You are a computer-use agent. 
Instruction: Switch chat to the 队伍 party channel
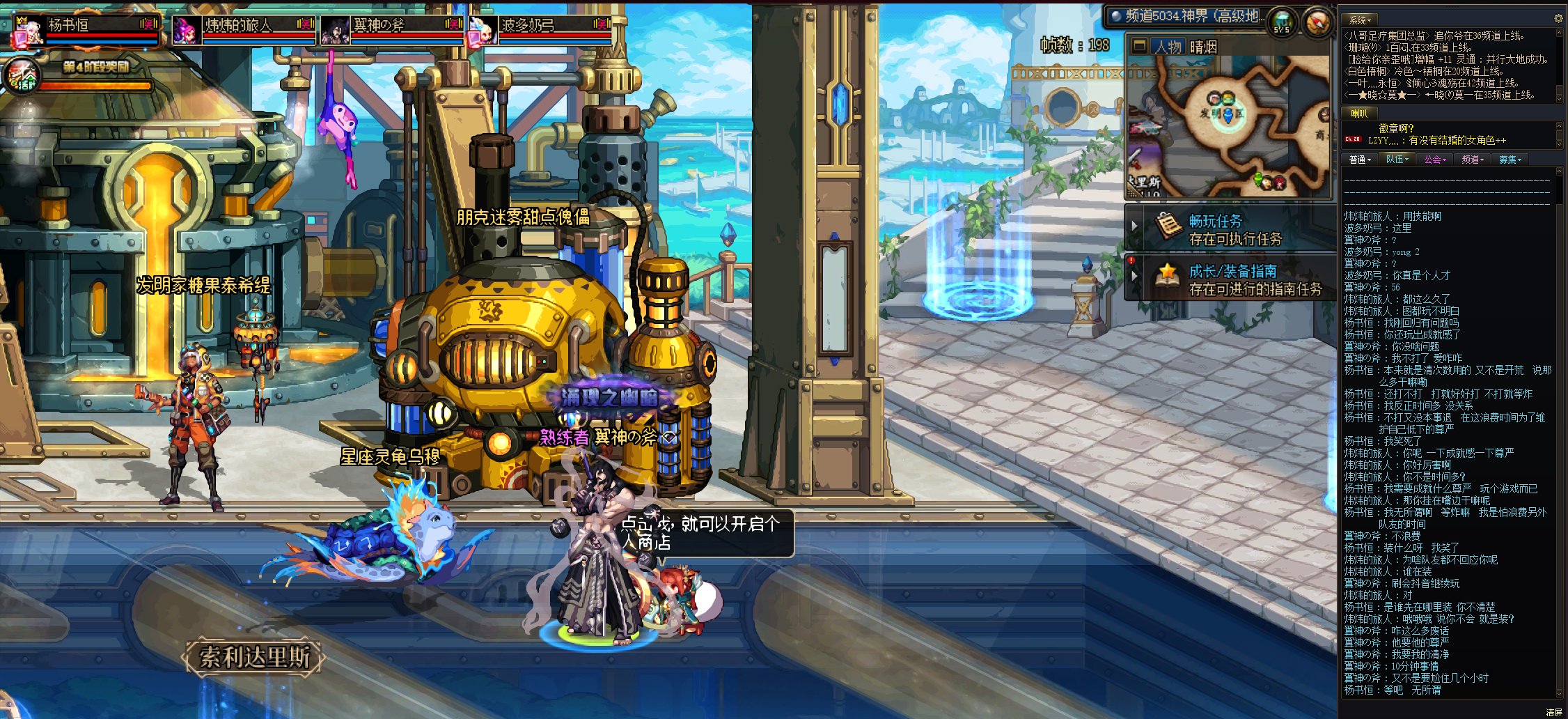1397,160
